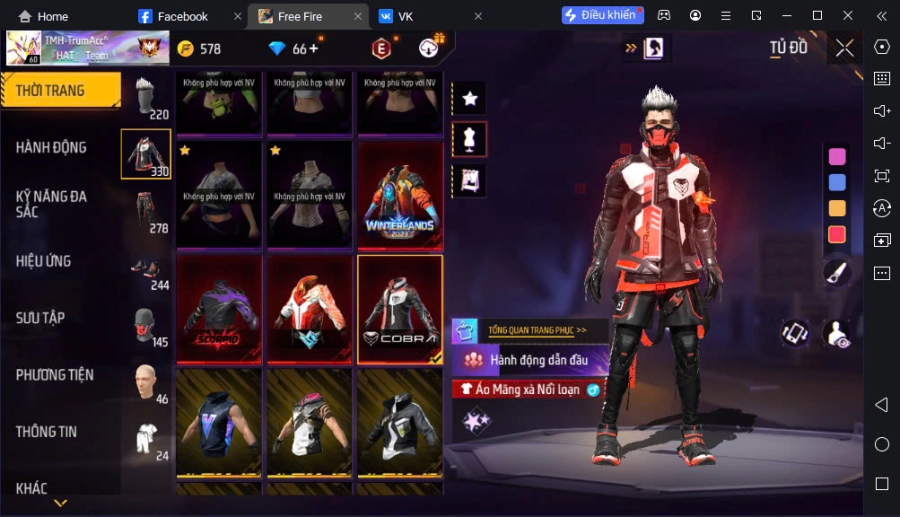Click the paintbrush customization icon
This screenshot has height=517, width=900.
[x=837, y=270]
